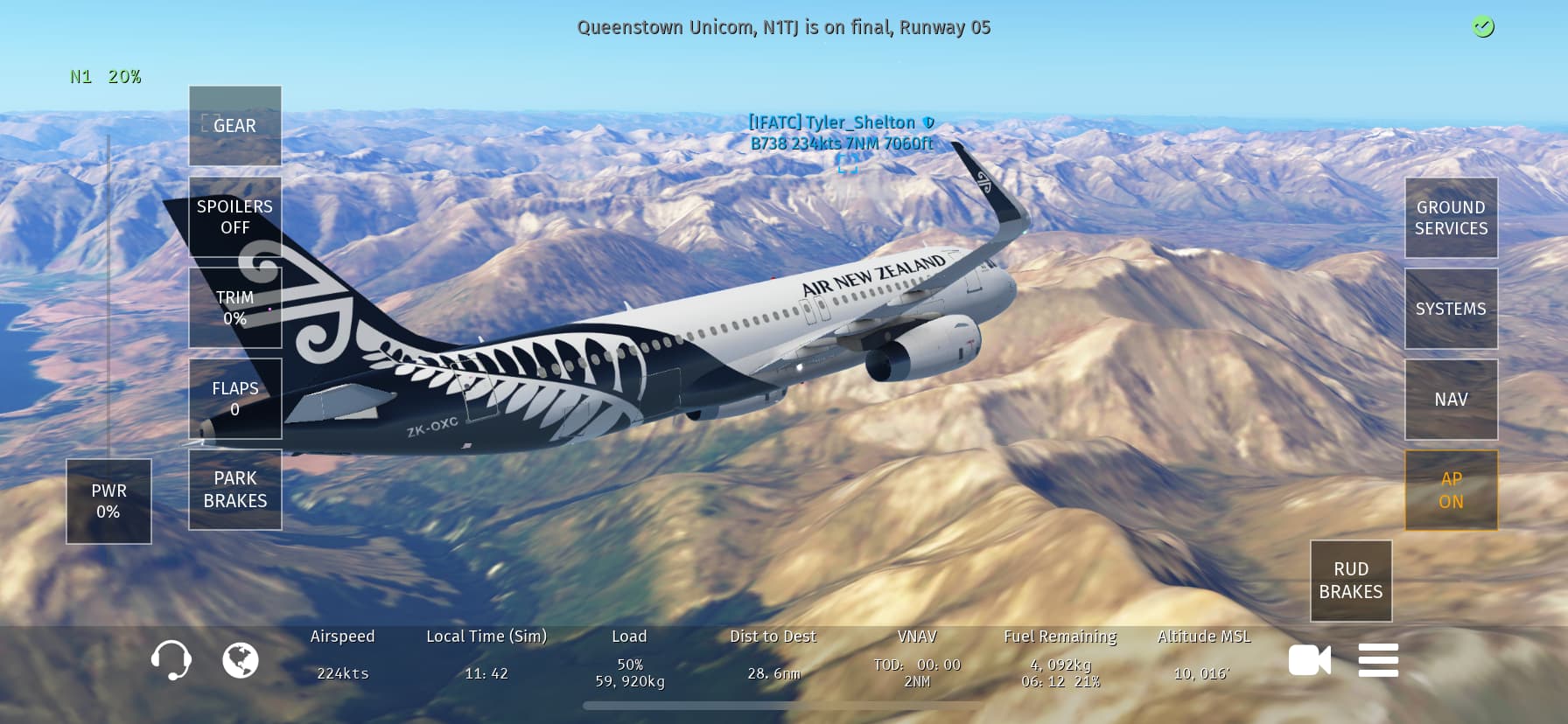Tap the Fuel Remaining status item
The width and height of the screenshot is (1568, 724).
click(x=1060, y=658)
